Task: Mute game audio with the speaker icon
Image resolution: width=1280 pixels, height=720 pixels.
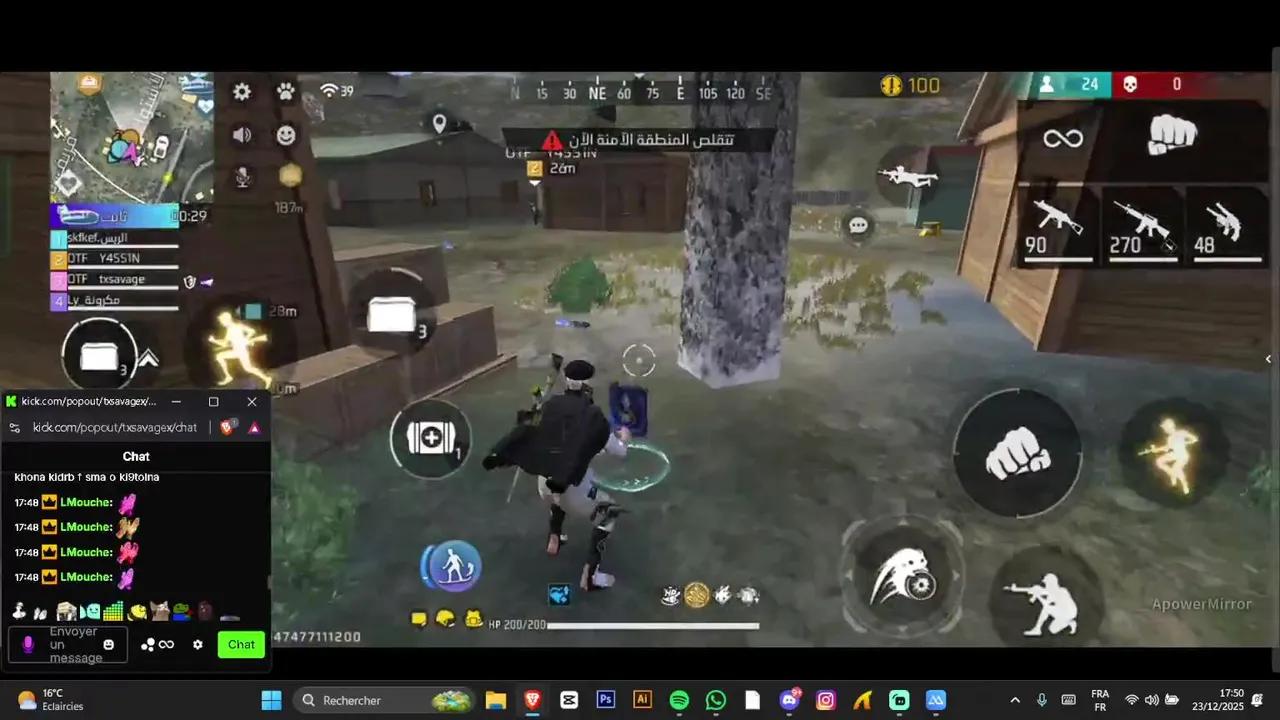Action: [x=241, y=135]
